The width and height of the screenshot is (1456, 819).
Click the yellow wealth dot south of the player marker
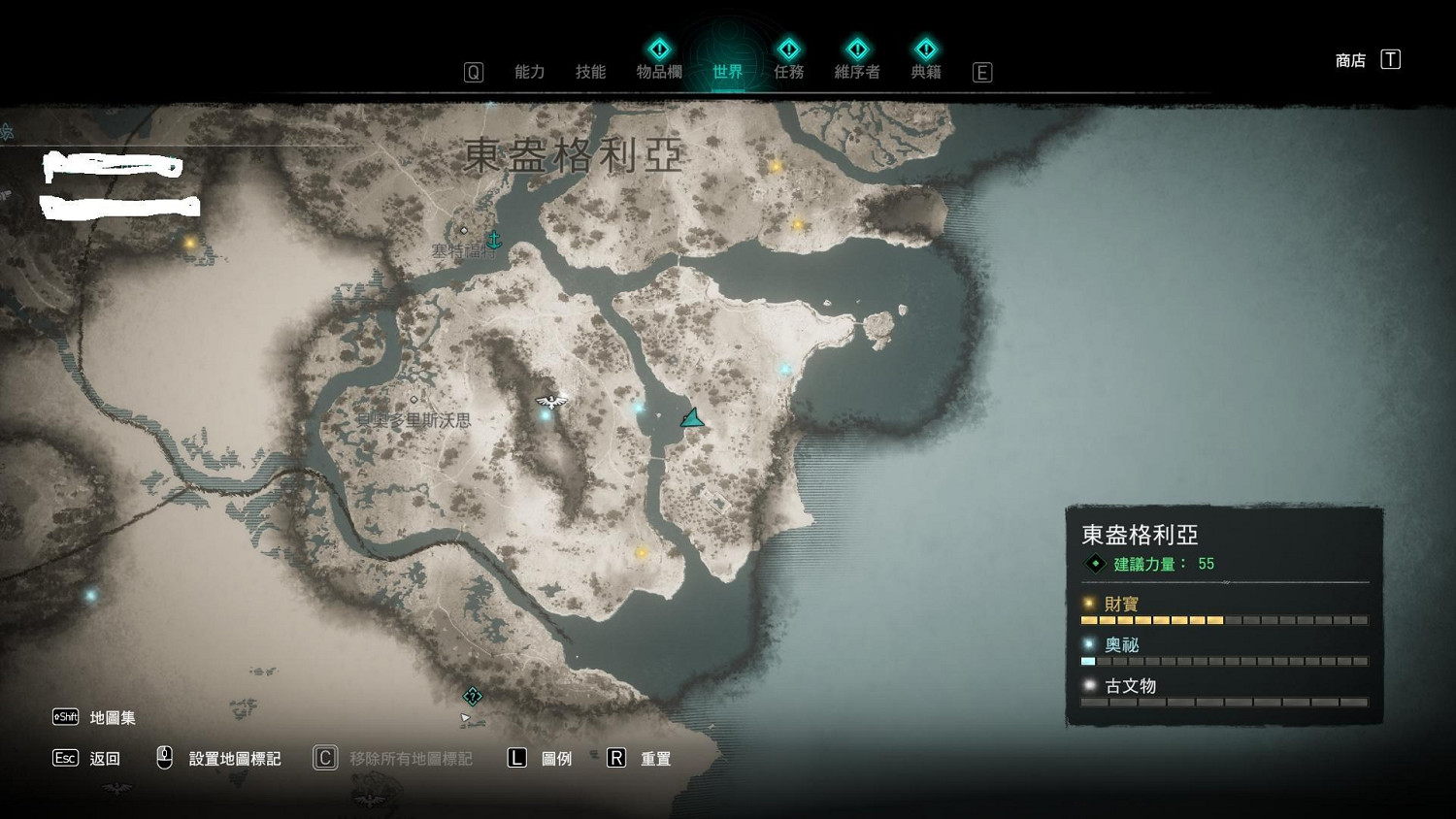(x=641, y=551)
